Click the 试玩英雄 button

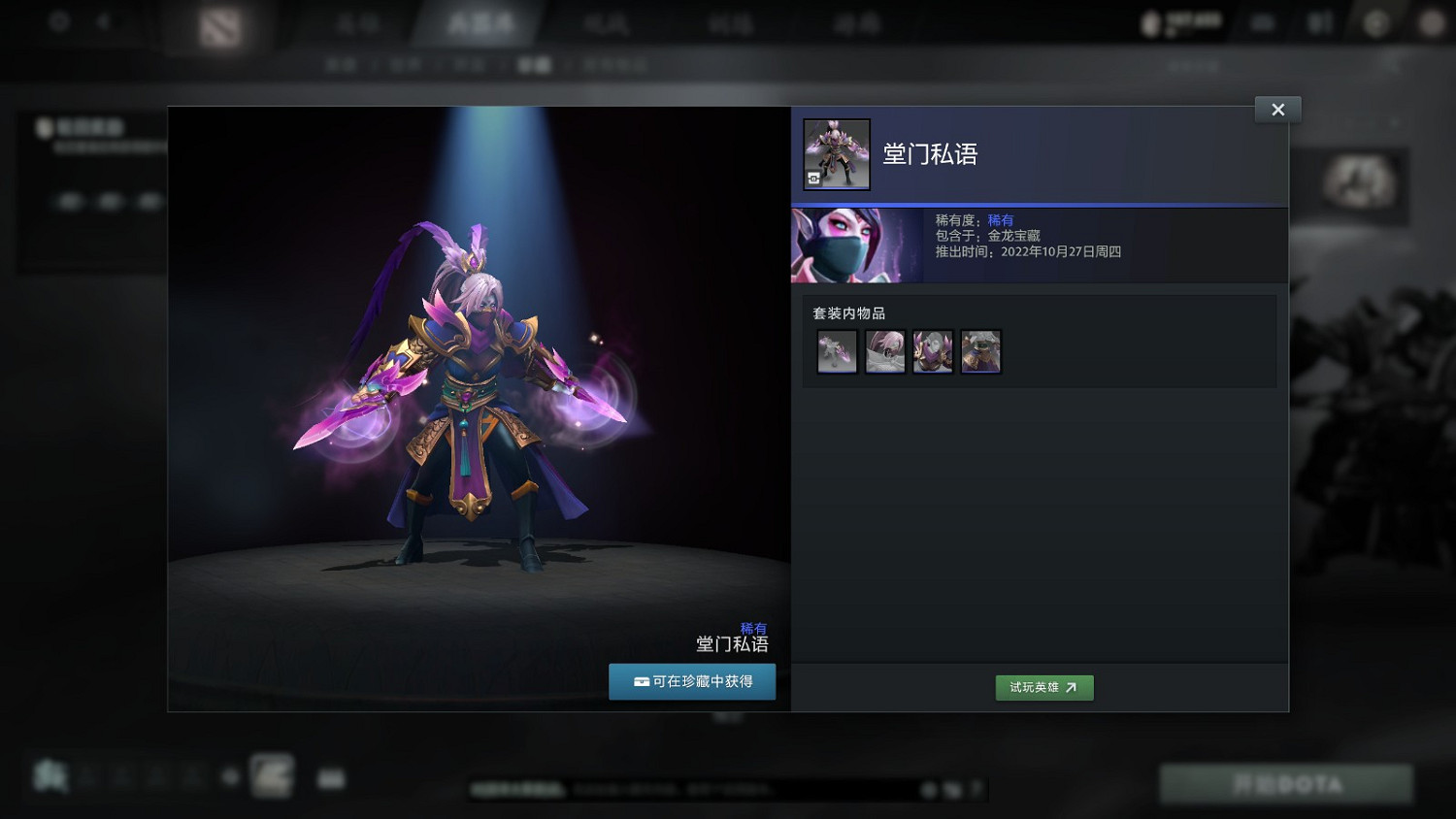pyautogui.click(x=1044, y=687)
